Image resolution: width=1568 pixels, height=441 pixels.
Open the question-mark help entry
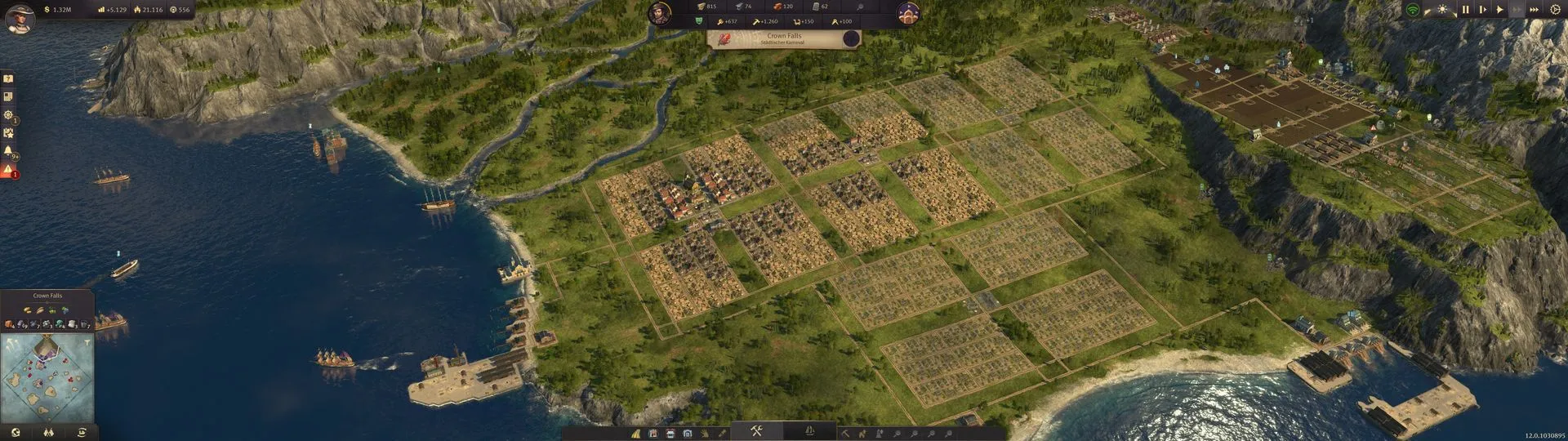(8, 79)
